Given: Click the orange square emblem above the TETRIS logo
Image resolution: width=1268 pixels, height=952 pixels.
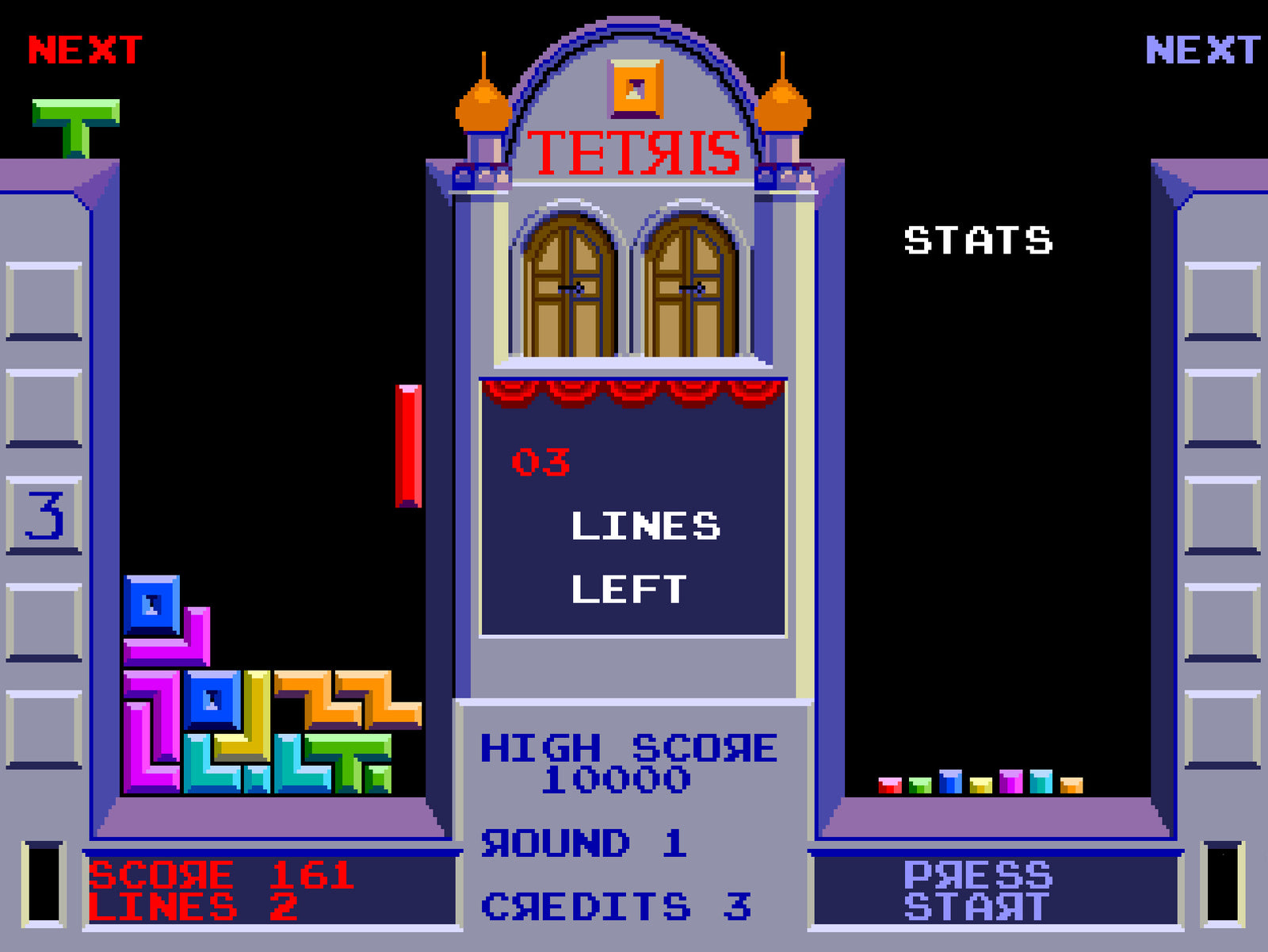Looking at the screenshot, I should click(634, 87).
